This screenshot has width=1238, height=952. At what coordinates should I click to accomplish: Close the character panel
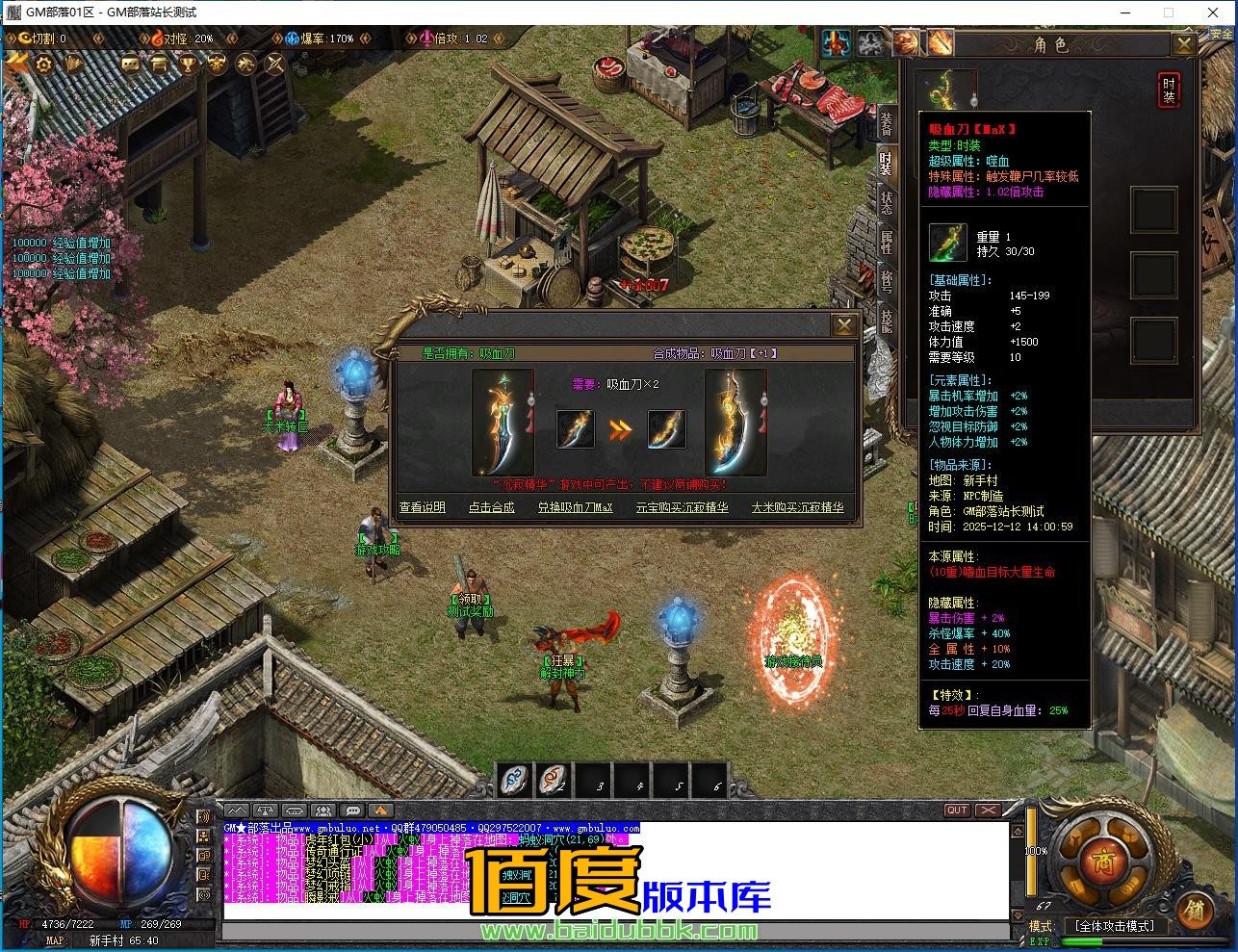click(1184, 43)
